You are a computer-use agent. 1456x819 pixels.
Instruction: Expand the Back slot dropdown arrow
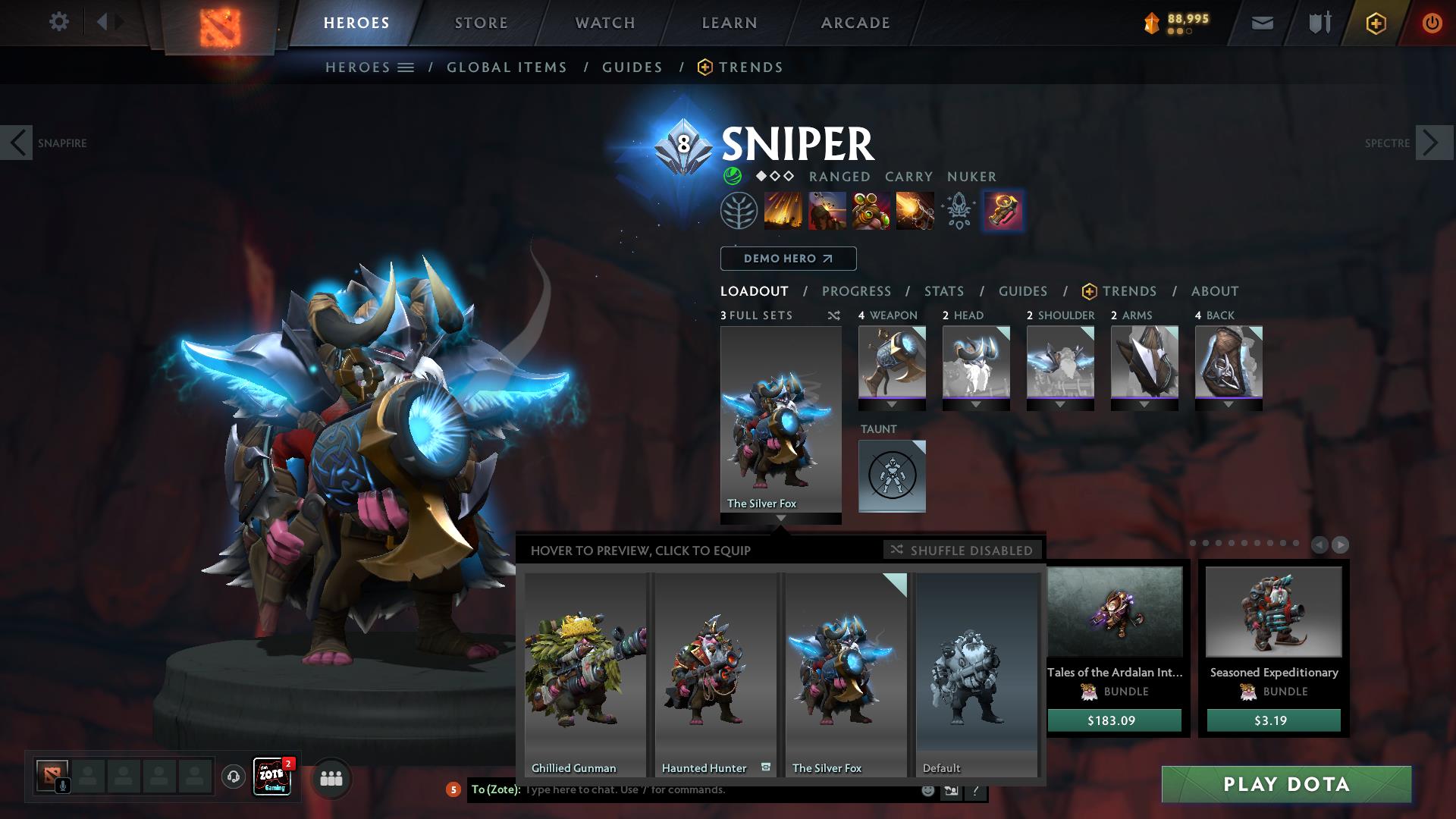pos(1228,405)
